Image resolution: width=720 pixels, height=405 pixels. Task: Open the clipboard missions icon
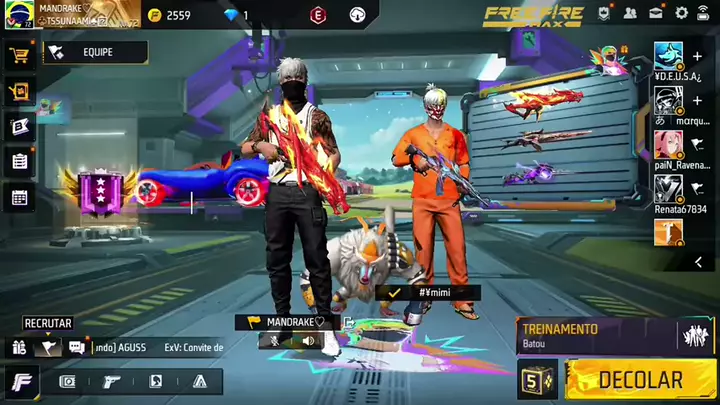click(x=19, y=161)
